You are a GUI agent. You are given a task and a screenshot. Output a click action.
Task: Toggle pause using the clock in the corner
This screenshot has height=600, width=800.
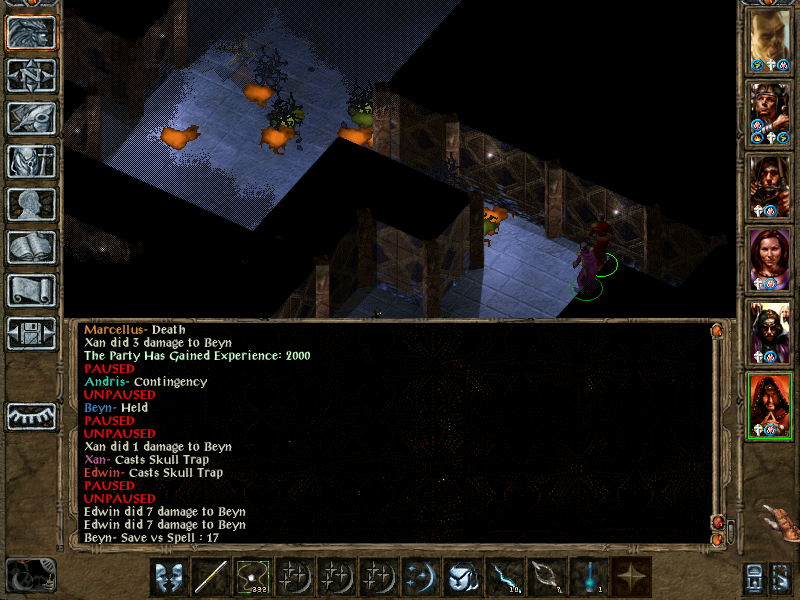click(x=30, y=575)
